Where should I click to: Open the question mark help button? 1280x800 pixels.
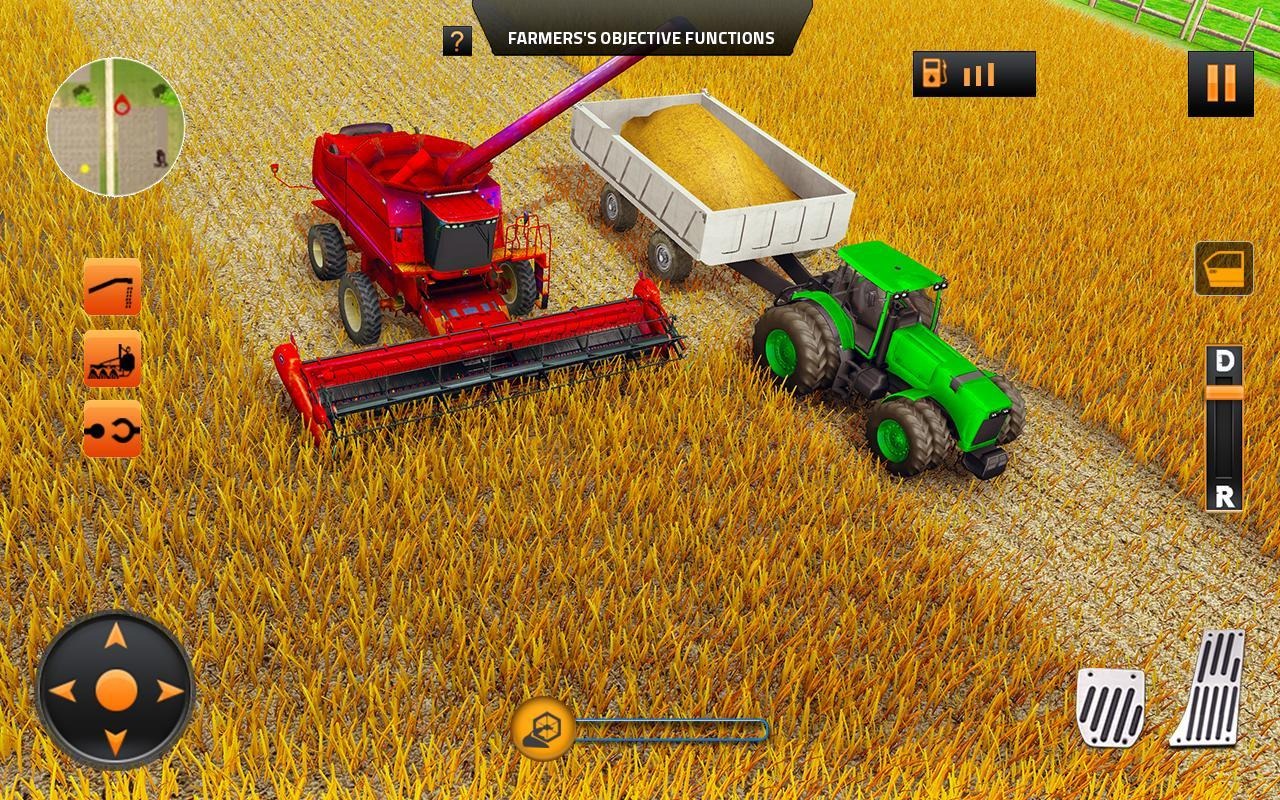click(457, 41)
